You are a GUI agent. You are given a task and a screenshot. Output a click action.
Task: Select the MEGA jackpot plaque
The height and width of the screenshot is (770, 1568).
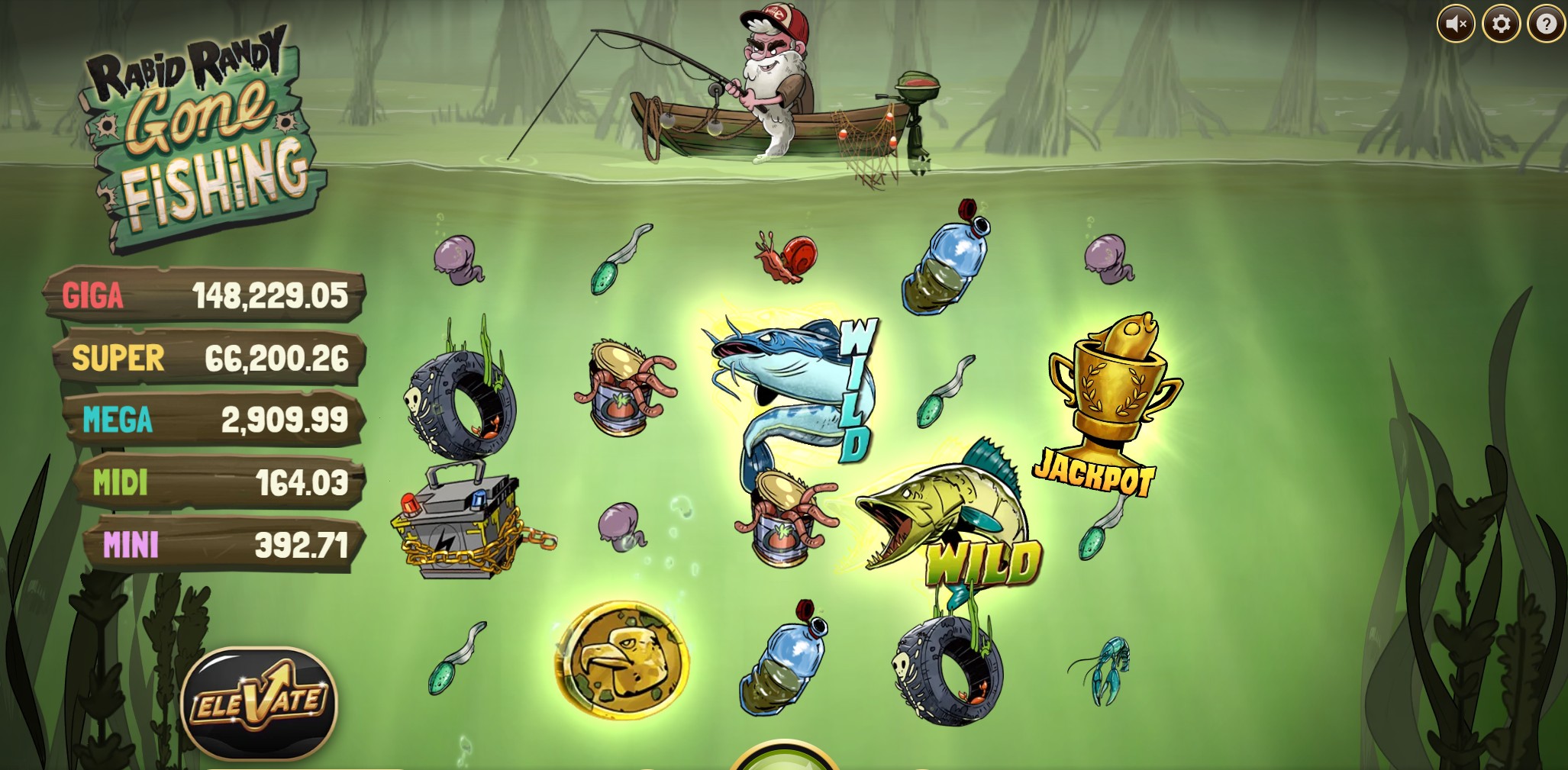tap(208, 418)
